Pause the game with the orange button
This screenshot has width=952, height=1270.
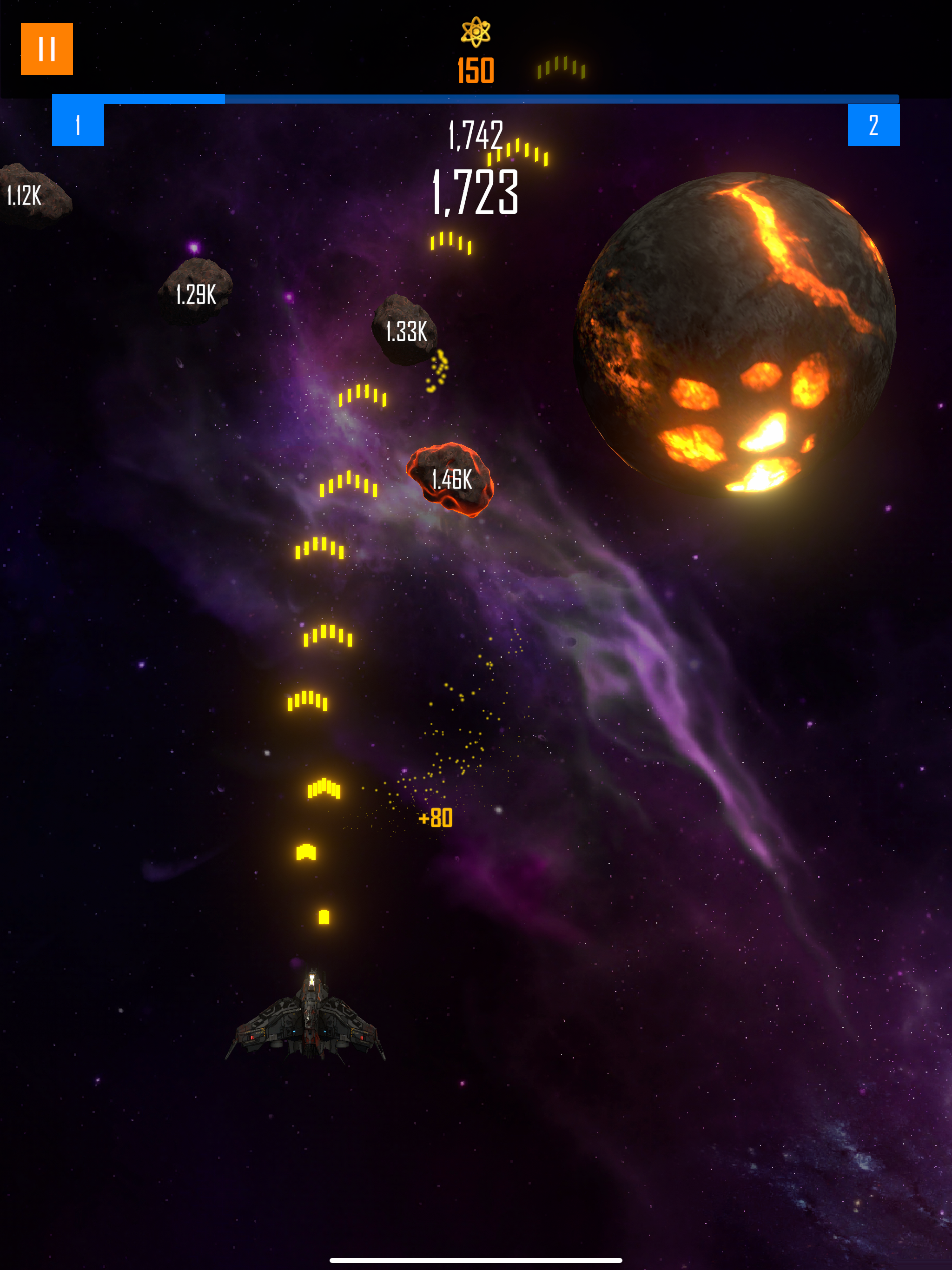46,49
